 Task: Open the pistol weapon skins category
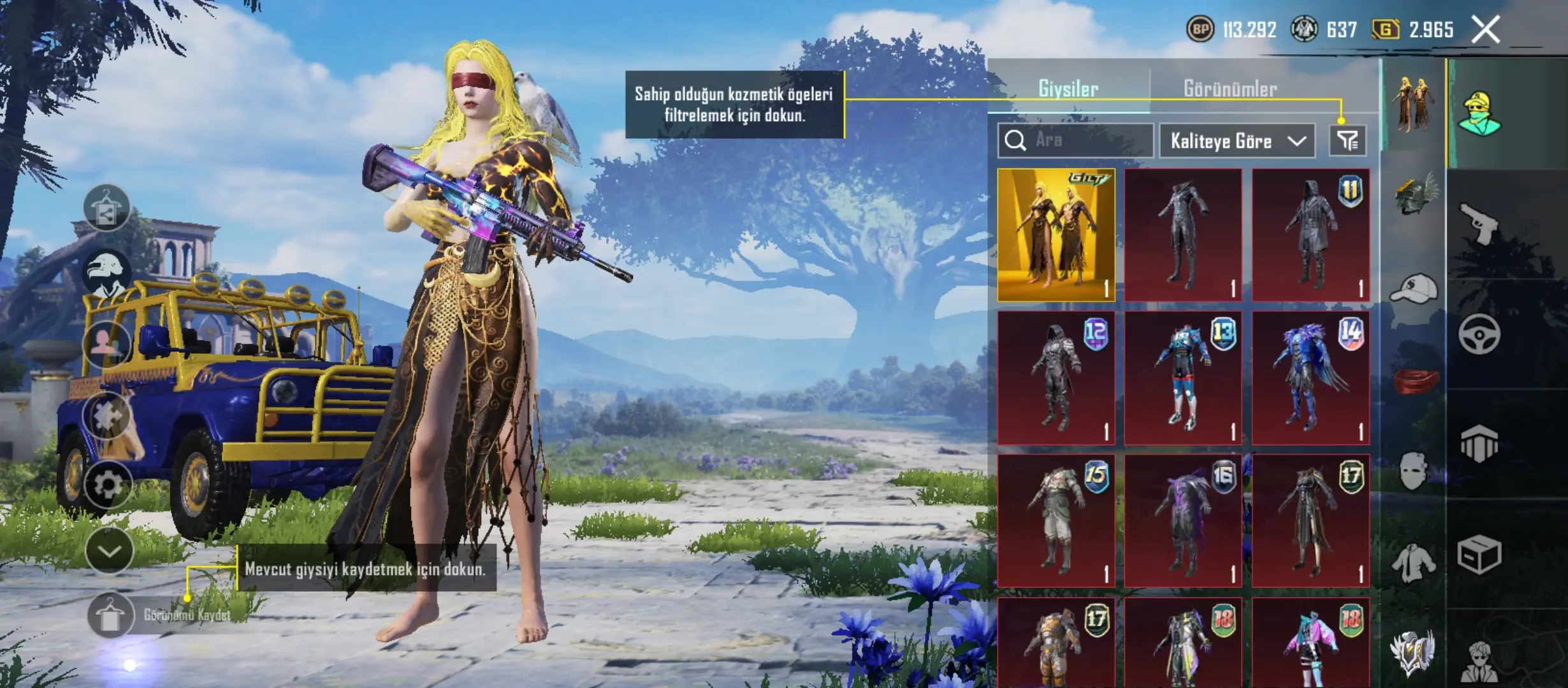click(x=1479, y=223)
